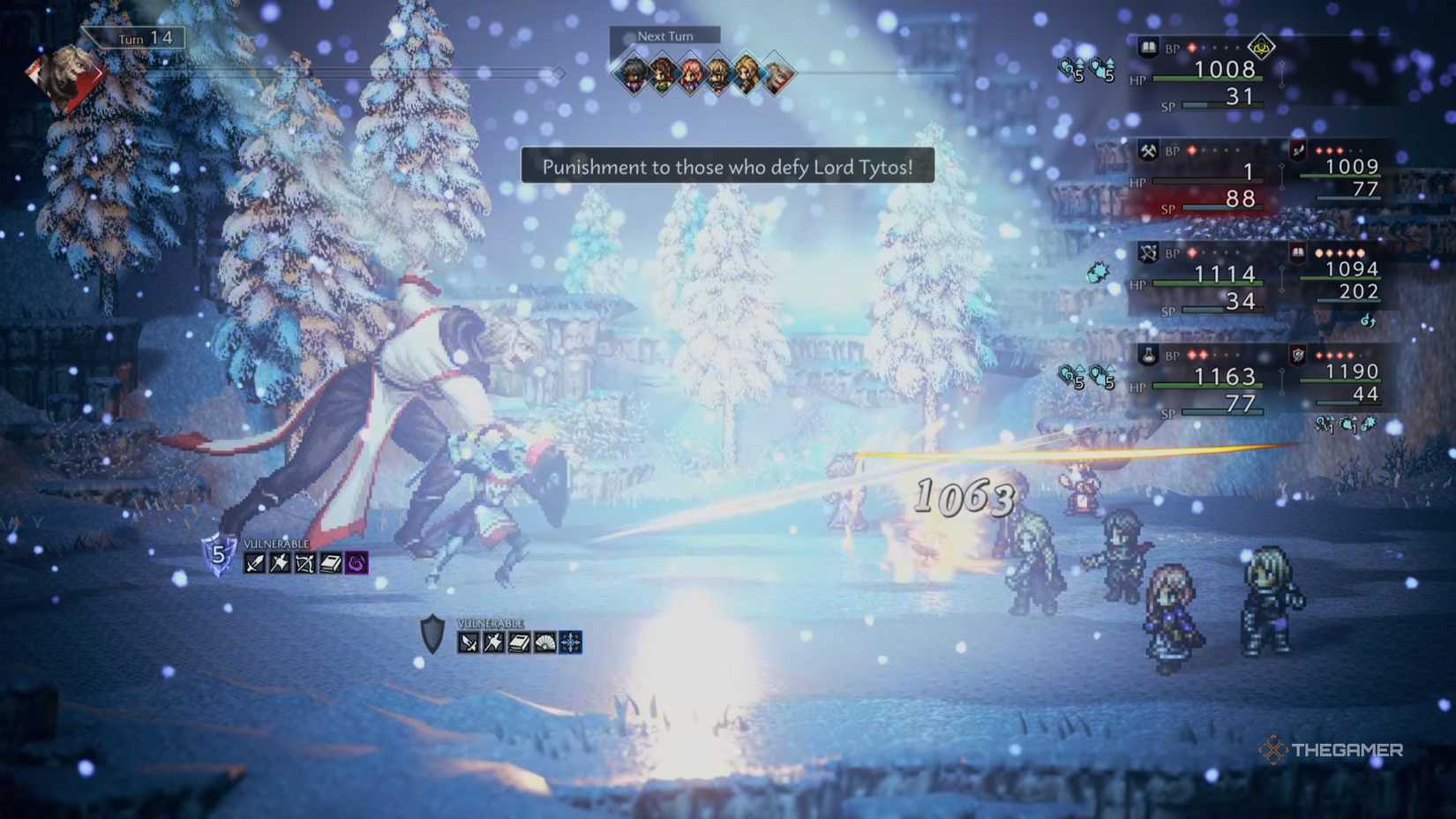The image size is (1456, 819).
Task: Click the bow weakness icon under Vulnerable
Action: coord(306,564)
